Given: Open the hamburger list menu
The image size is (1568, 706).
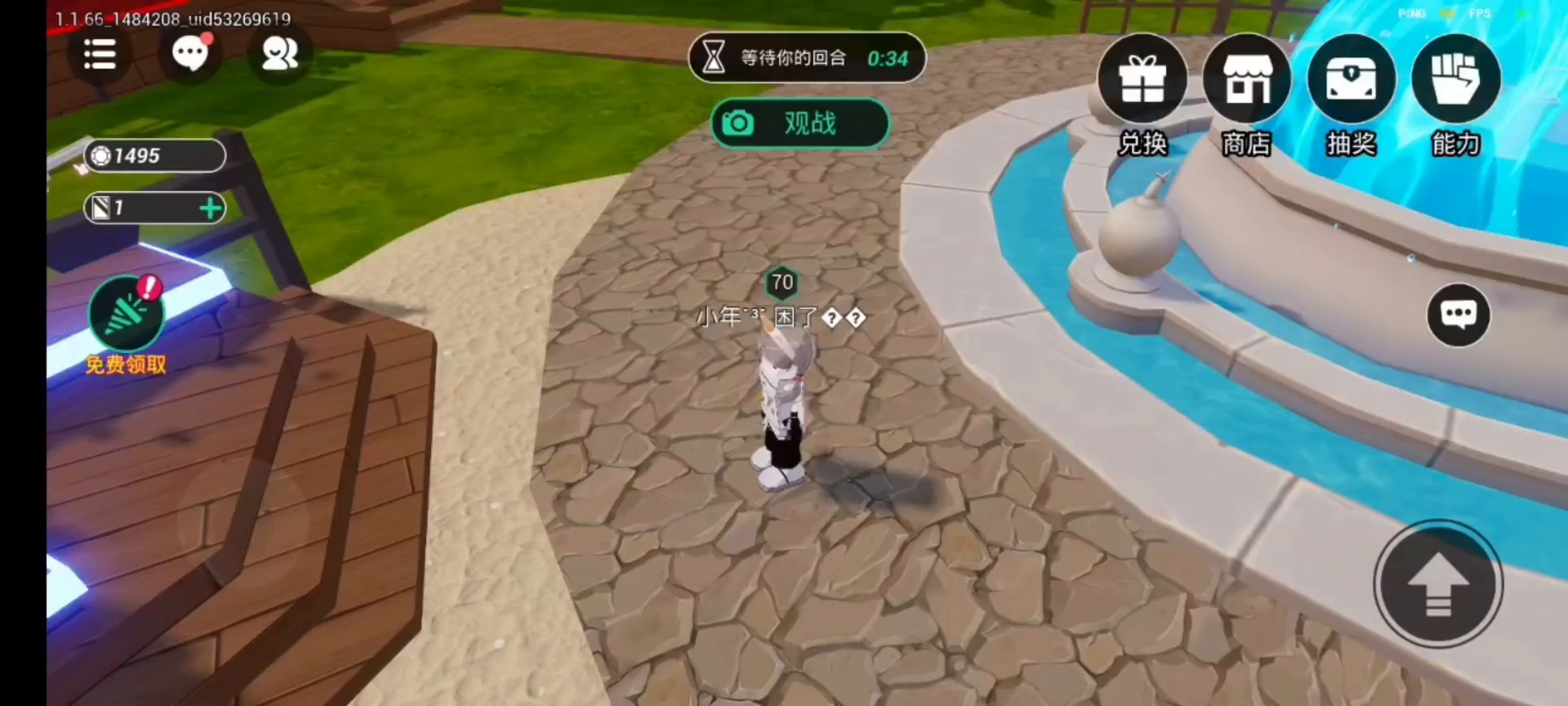Looking at the screenshot, I should pyautogui.click(x=100, y=55).
